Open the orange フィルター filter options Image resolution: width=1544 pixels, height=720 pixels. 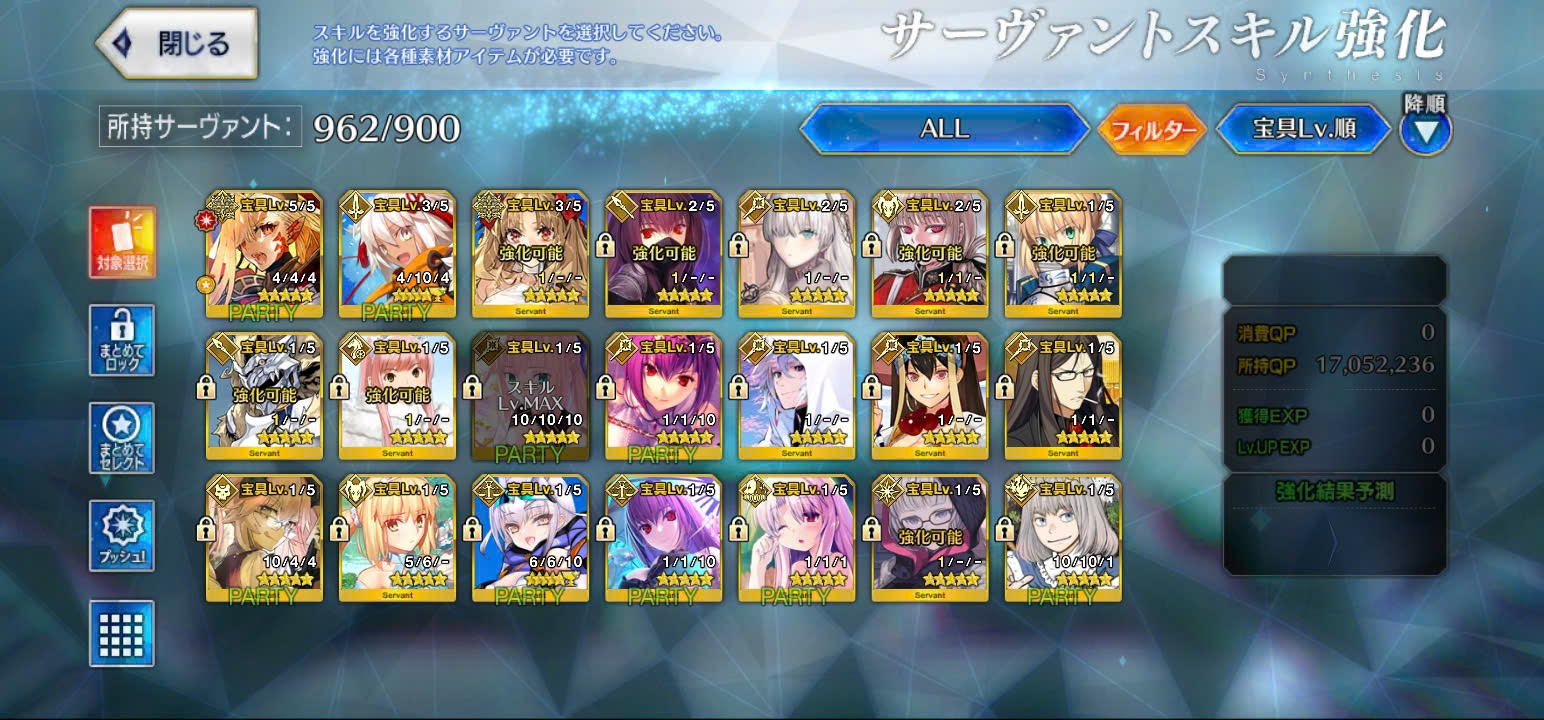pos(1152,130)
